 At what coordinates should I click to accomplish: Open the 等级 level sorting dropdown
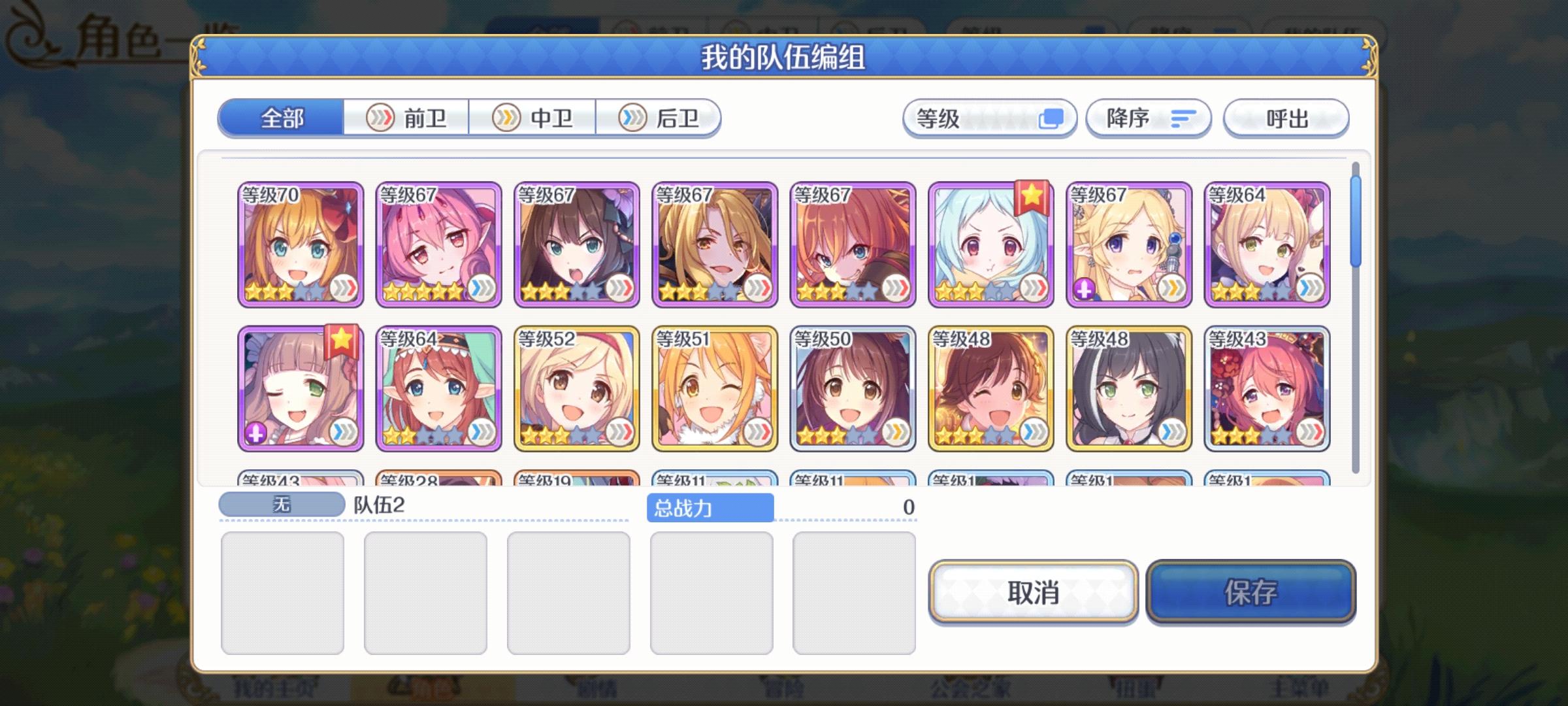pyautogui.click(x=988, y=118)
